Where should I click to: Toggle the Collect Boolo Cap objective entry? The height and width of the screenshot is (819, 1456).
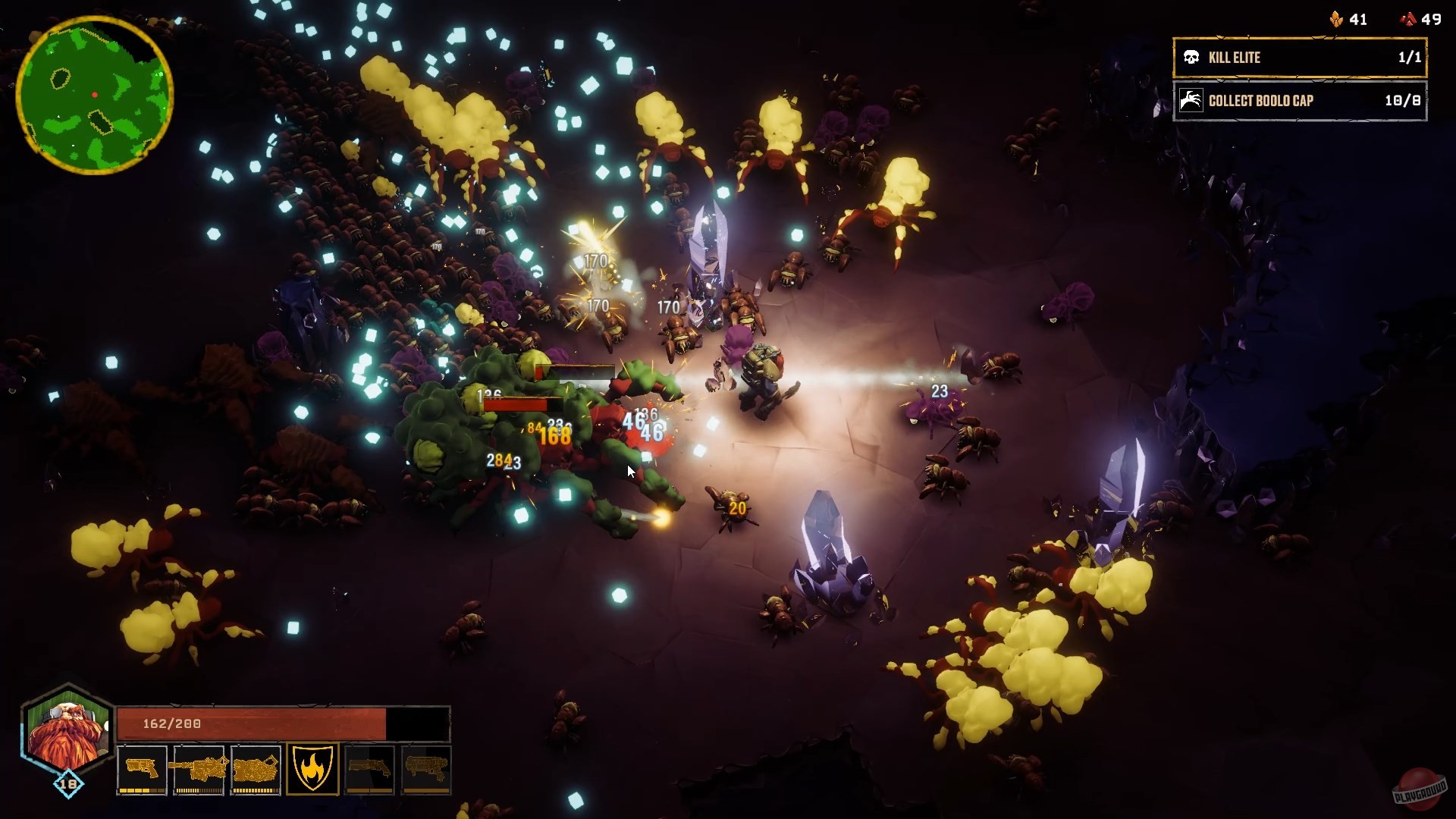click(1299, 101)
